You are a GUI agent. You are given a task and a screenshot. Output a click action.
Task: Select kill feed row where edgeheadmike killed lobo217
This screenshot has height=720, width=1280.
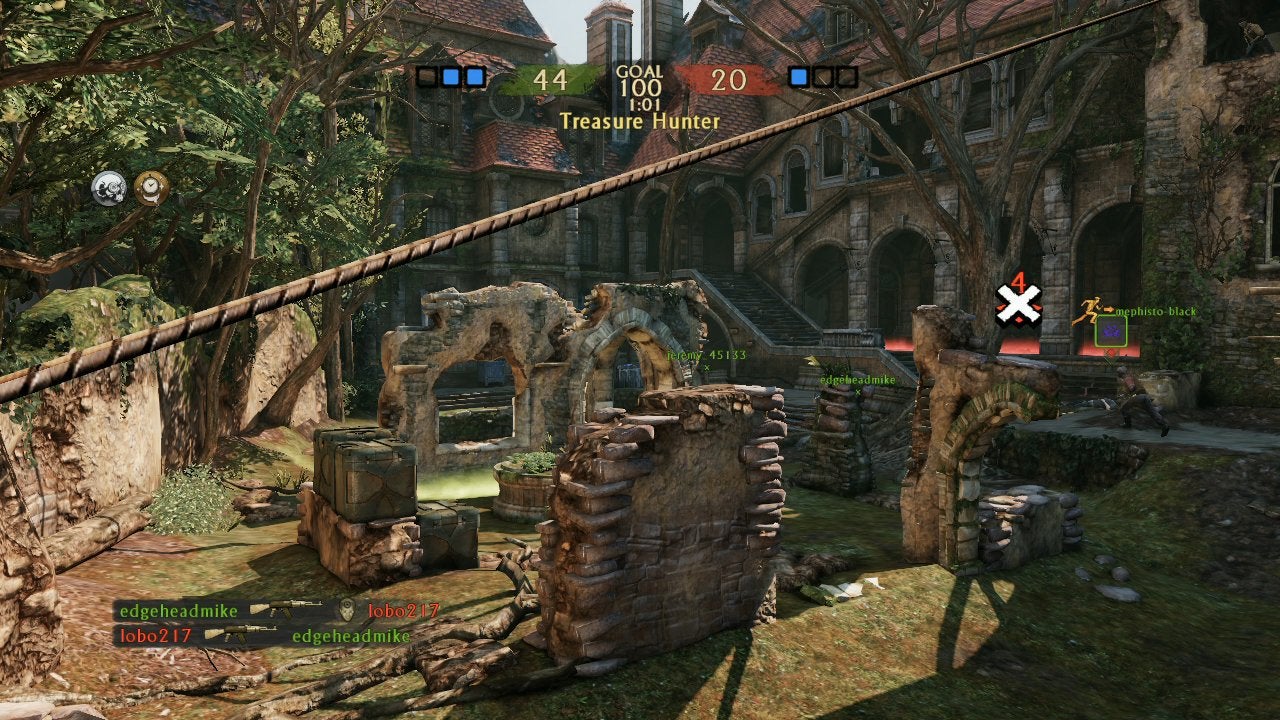click(278, 610)
